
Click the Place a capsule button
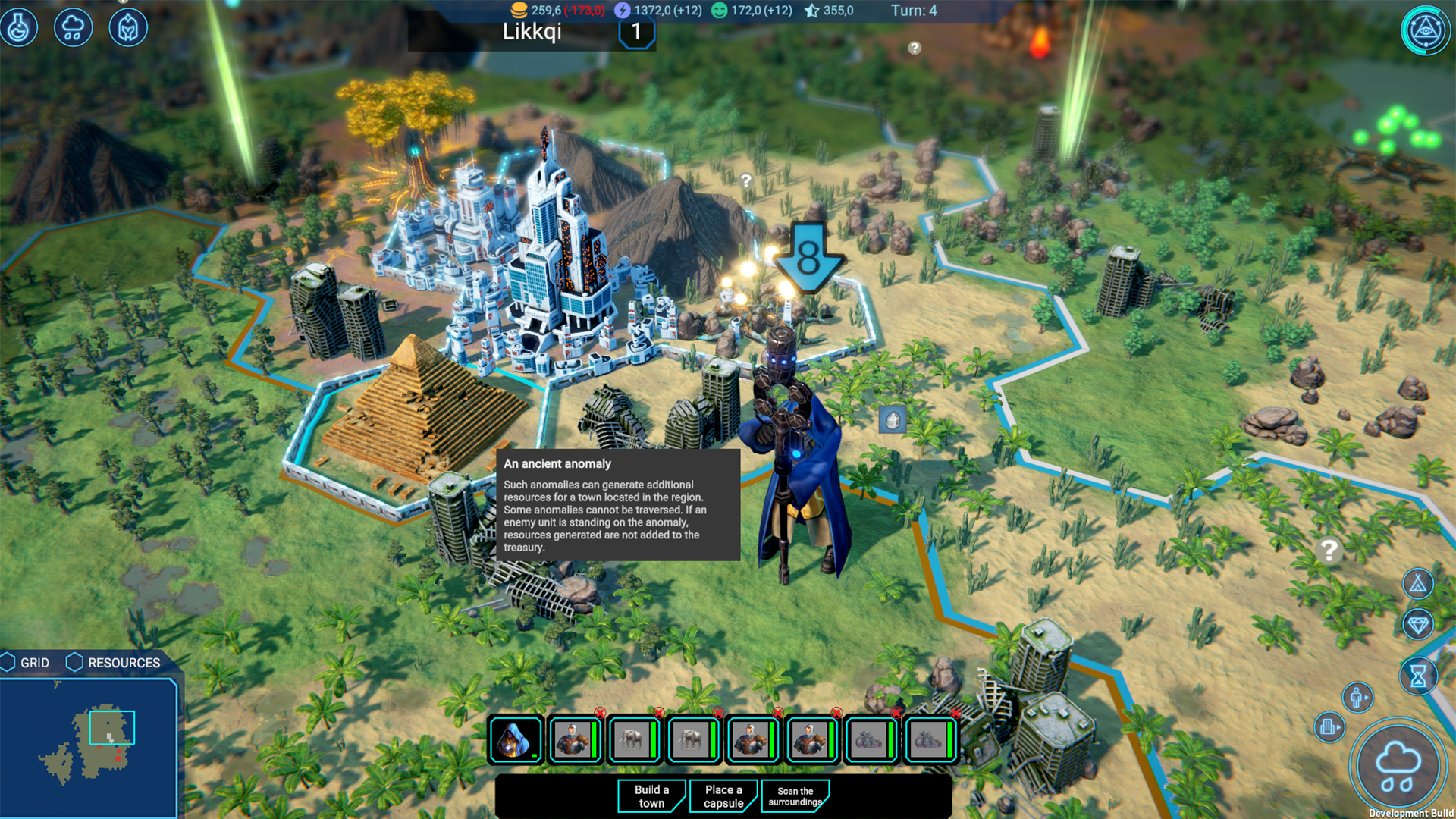click(723, 795)
